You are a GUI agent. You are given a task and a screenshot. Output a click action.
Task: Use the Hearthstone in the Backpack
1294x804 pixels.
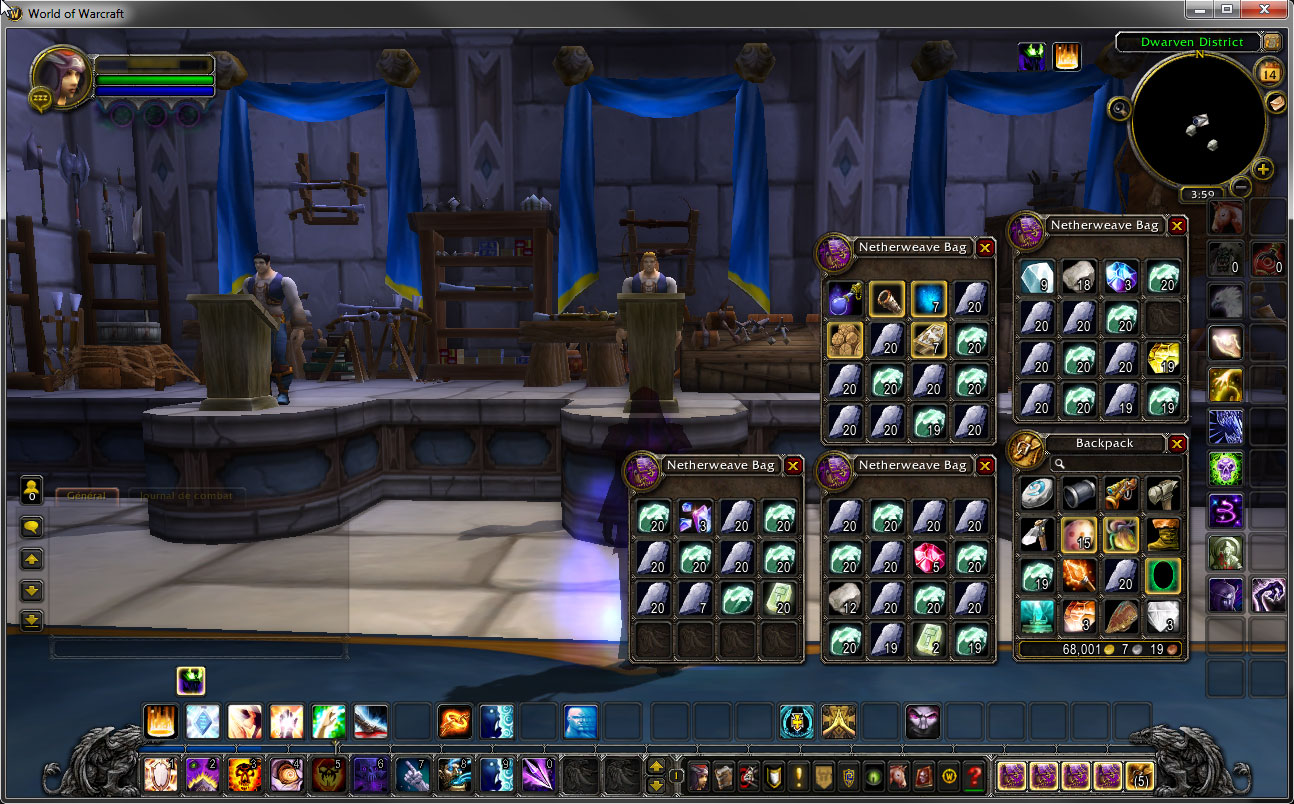[1037, 493]
